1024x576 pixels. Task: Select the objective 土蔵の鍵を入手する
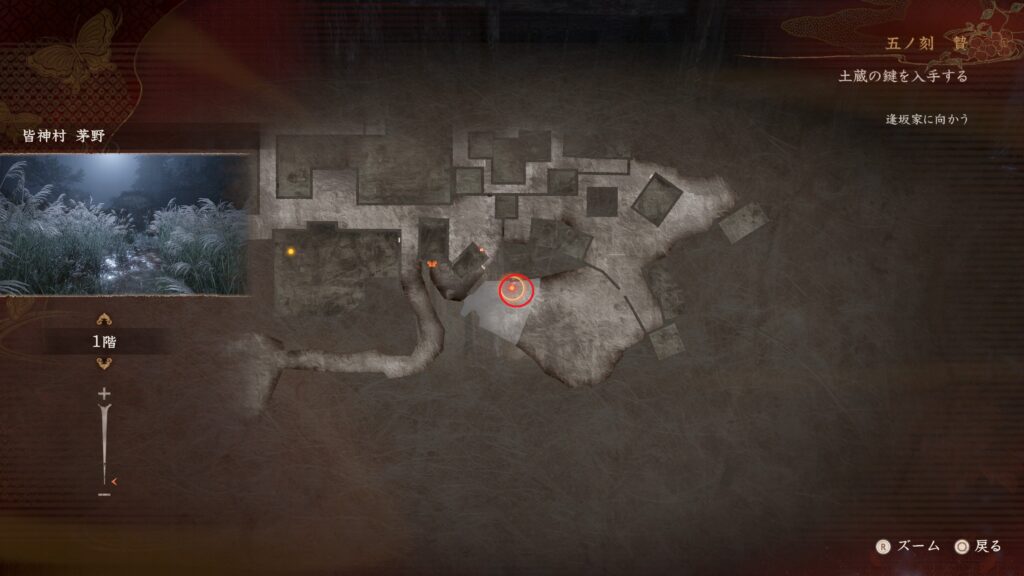(x=903, y=77)
